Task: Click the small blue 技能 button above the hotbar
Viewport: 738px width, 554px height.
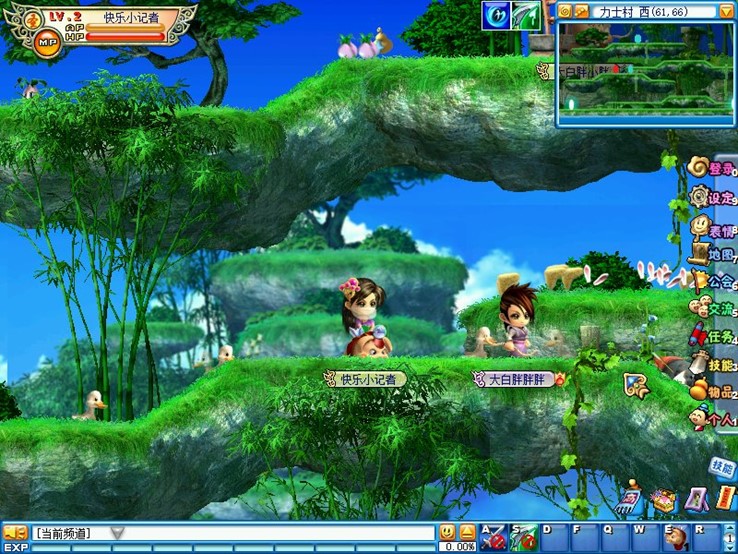Action: click(721, 466)
